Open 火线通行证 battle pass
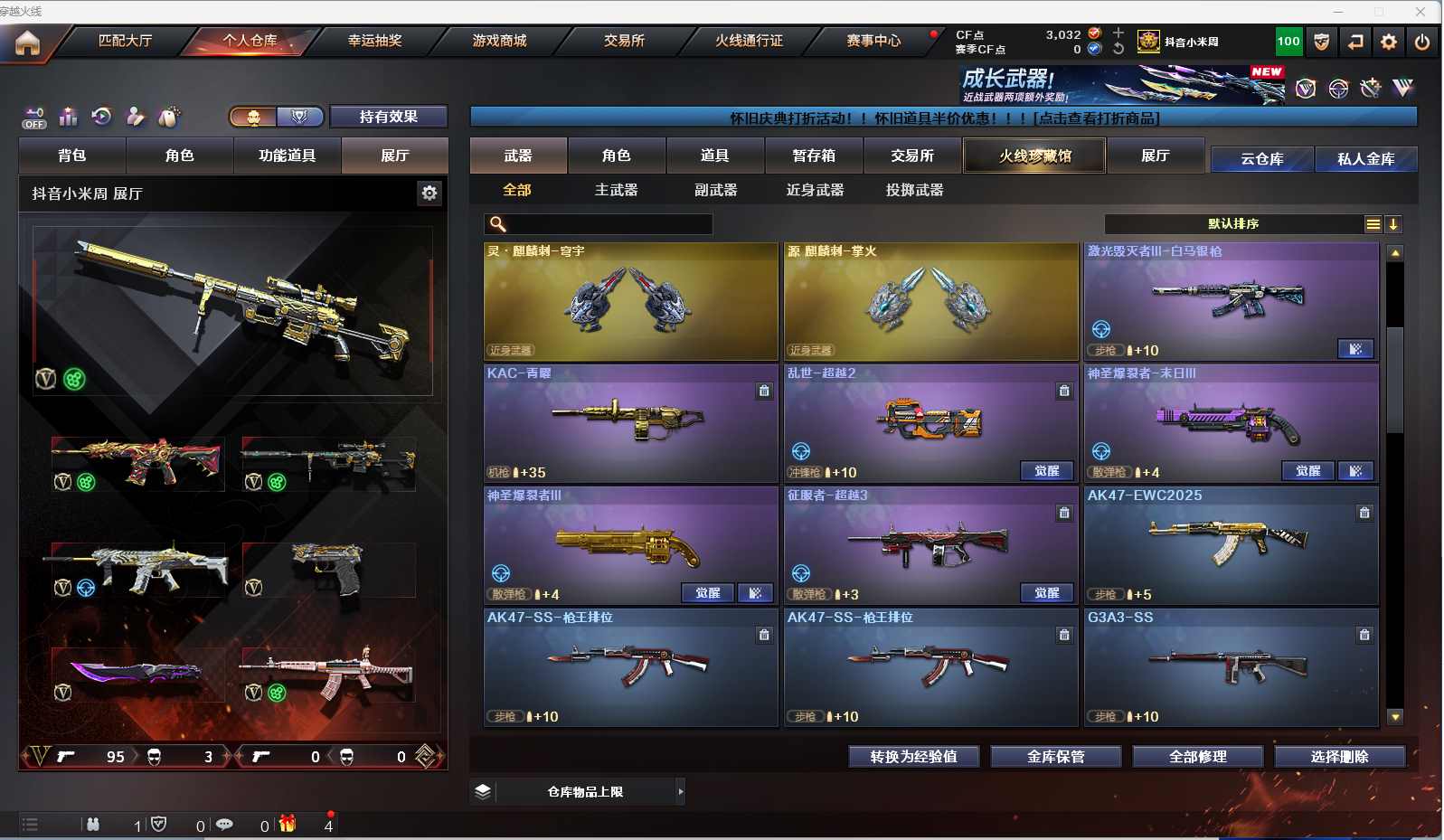The image size is (1444, 840). coord(749,41)
